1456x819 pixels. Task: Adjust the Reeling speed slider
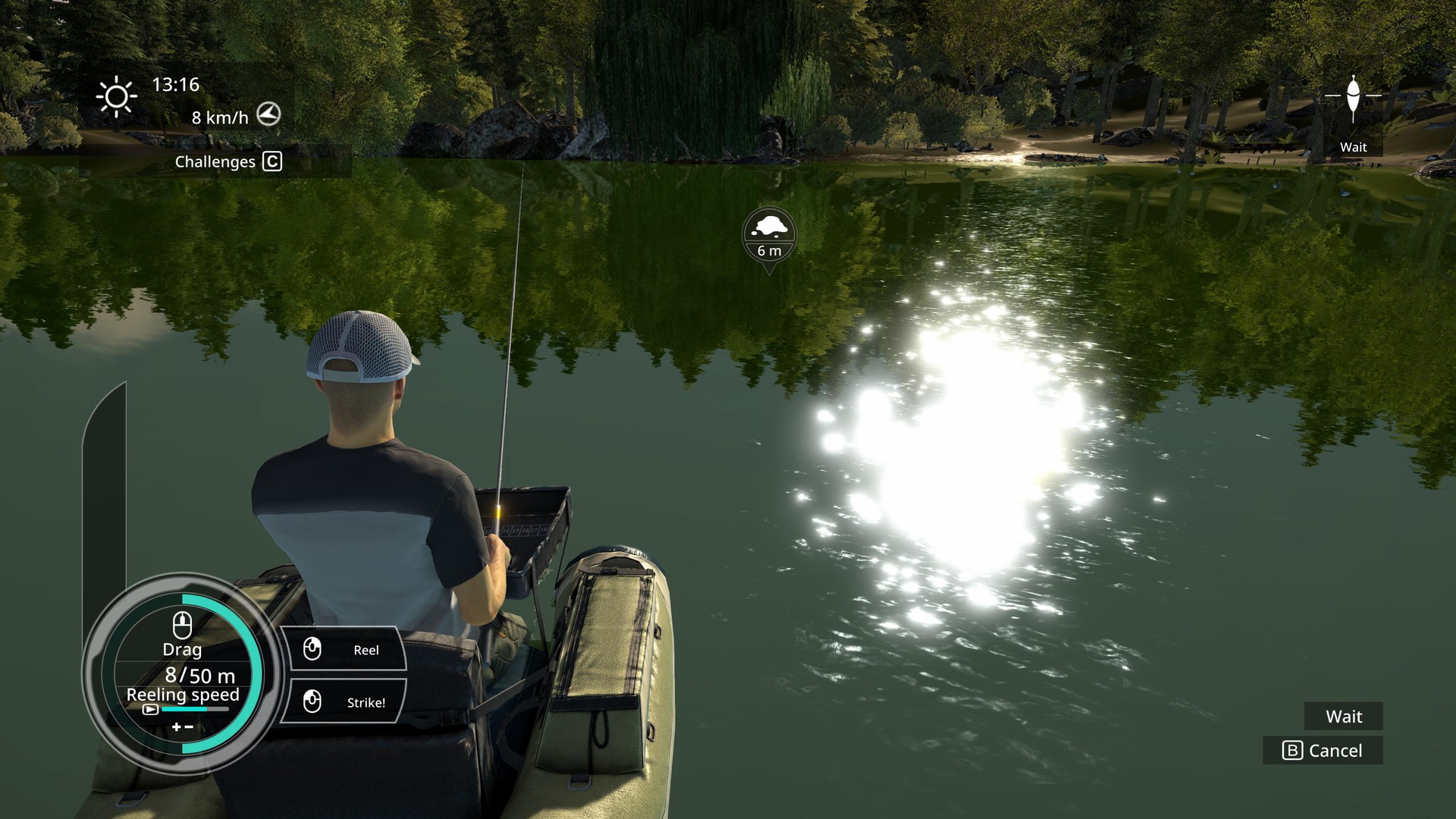(193, 709)
